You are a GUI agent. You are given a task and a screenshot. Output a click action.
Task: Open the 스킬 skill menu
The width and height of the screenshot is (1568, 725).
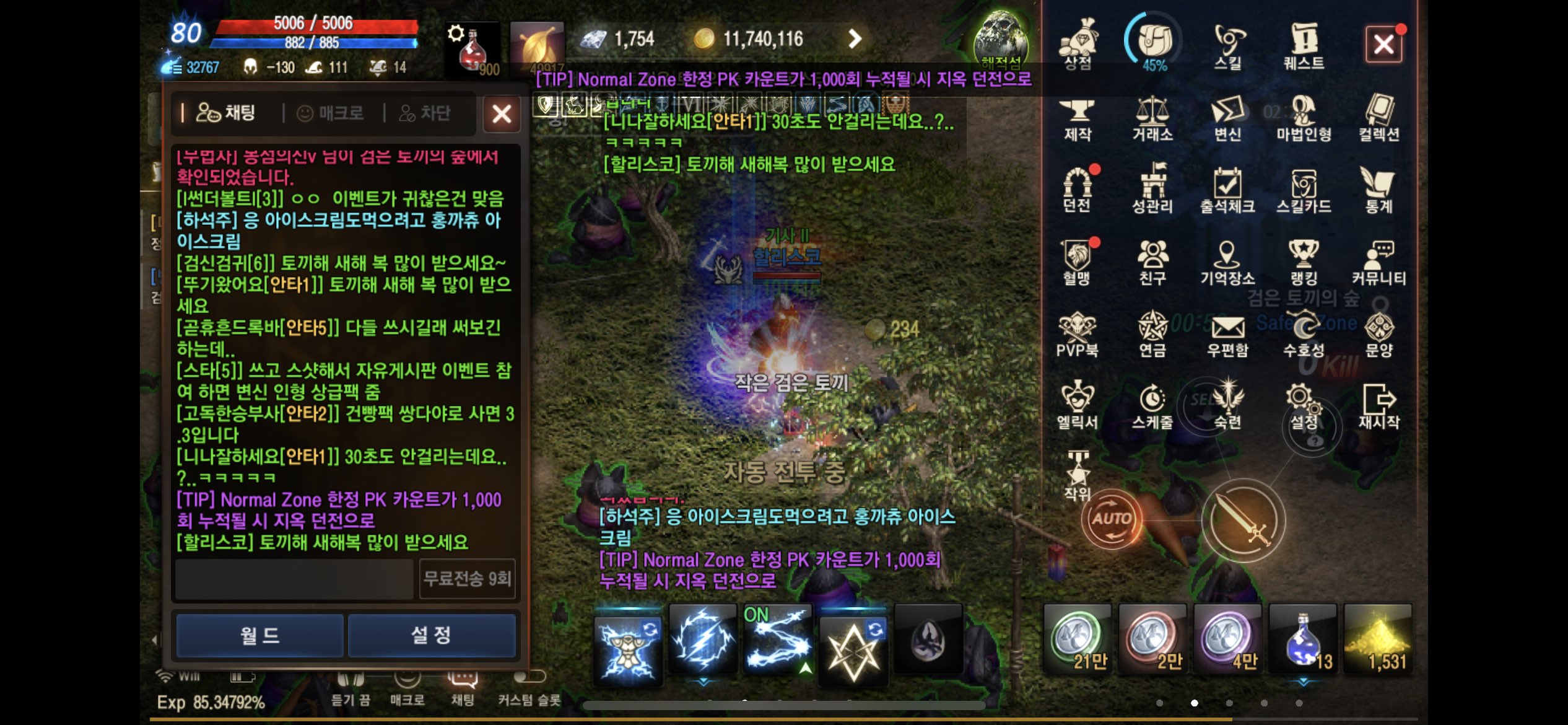[x=1228, y=45]
